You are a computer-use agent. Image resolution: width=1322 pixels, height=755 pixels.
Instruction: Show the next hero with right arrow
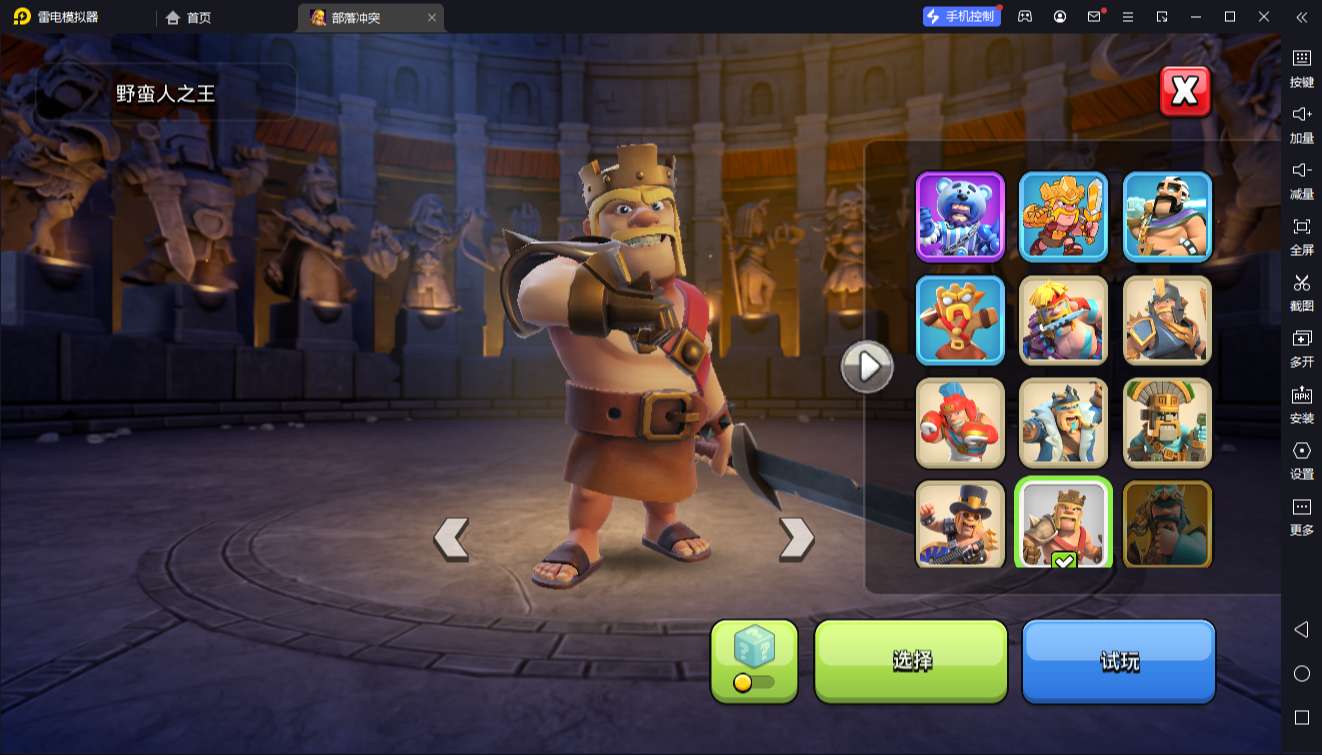[796, 539]
